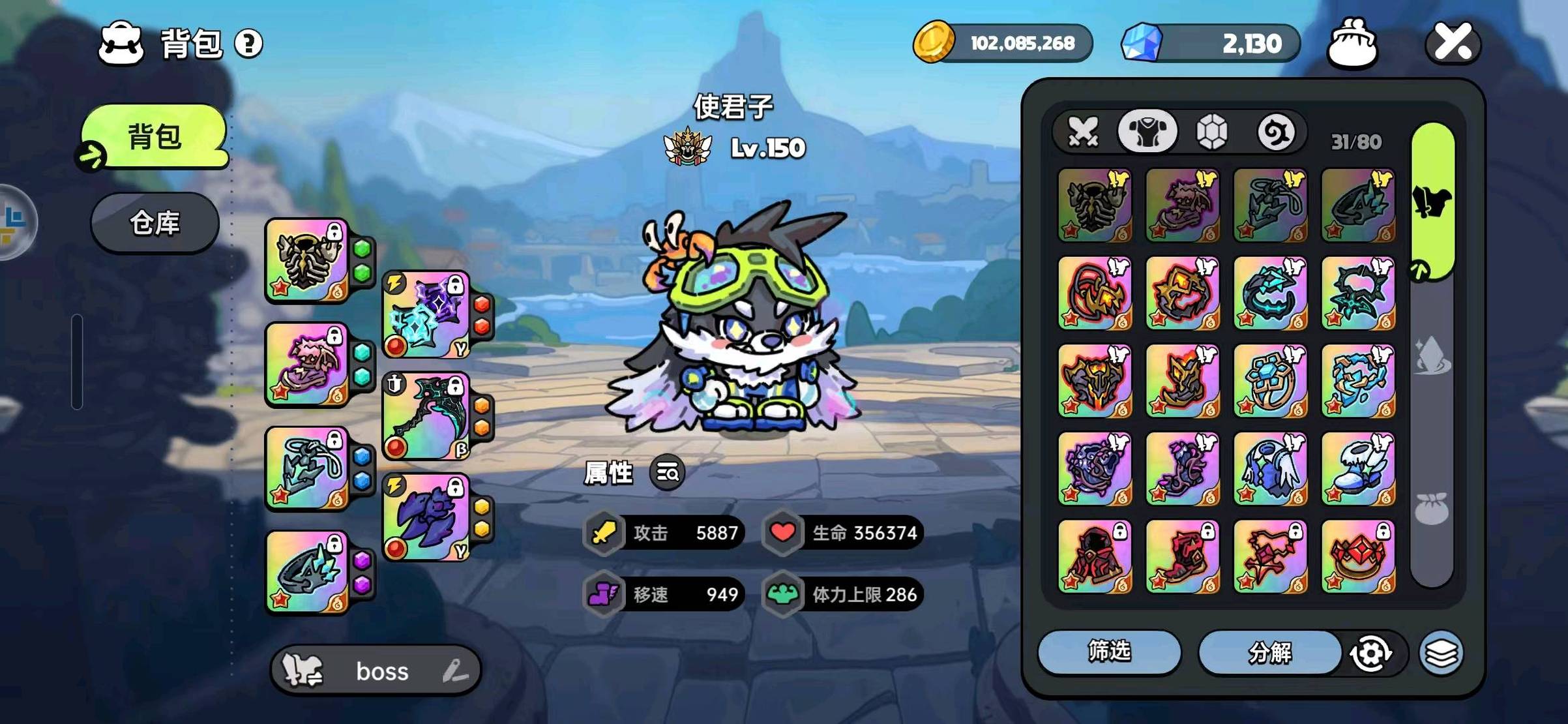Click the stacked layers button
Viewport: 1568px width, 724px height.
coord(1442,653)
